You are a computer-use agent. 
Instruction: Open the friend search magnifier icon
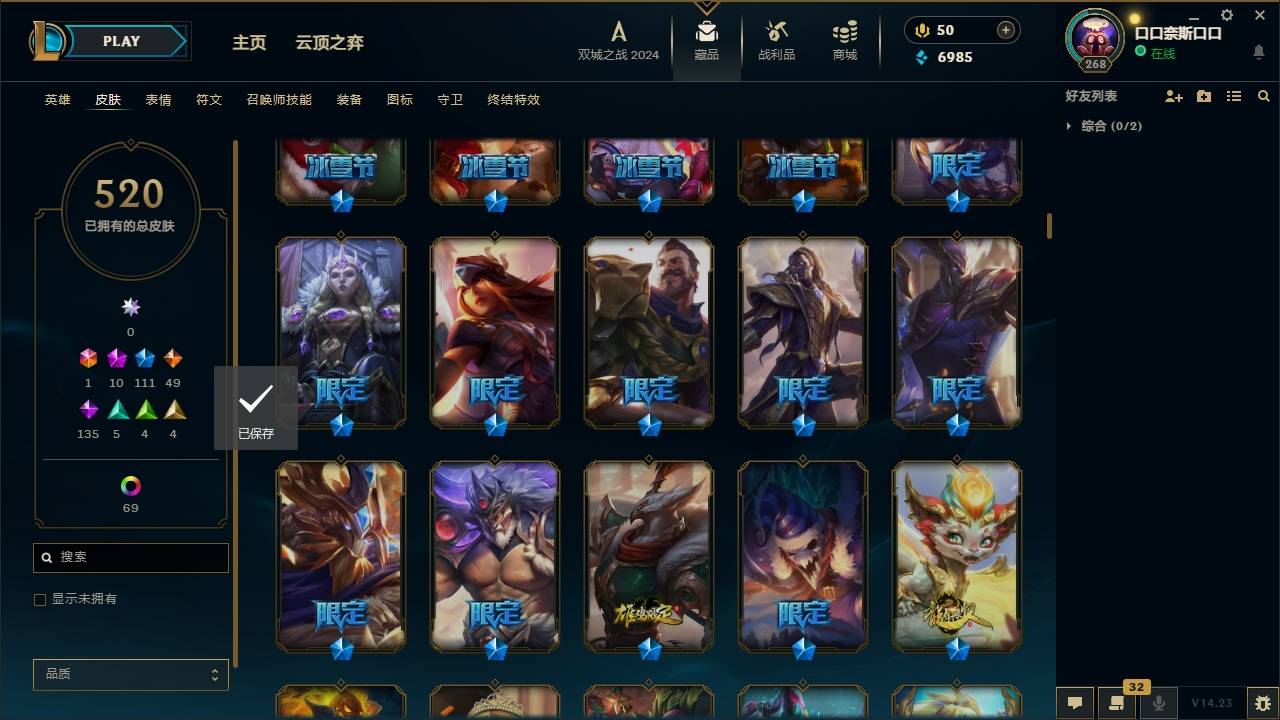pyautogui.click(x=1264, y=95)
